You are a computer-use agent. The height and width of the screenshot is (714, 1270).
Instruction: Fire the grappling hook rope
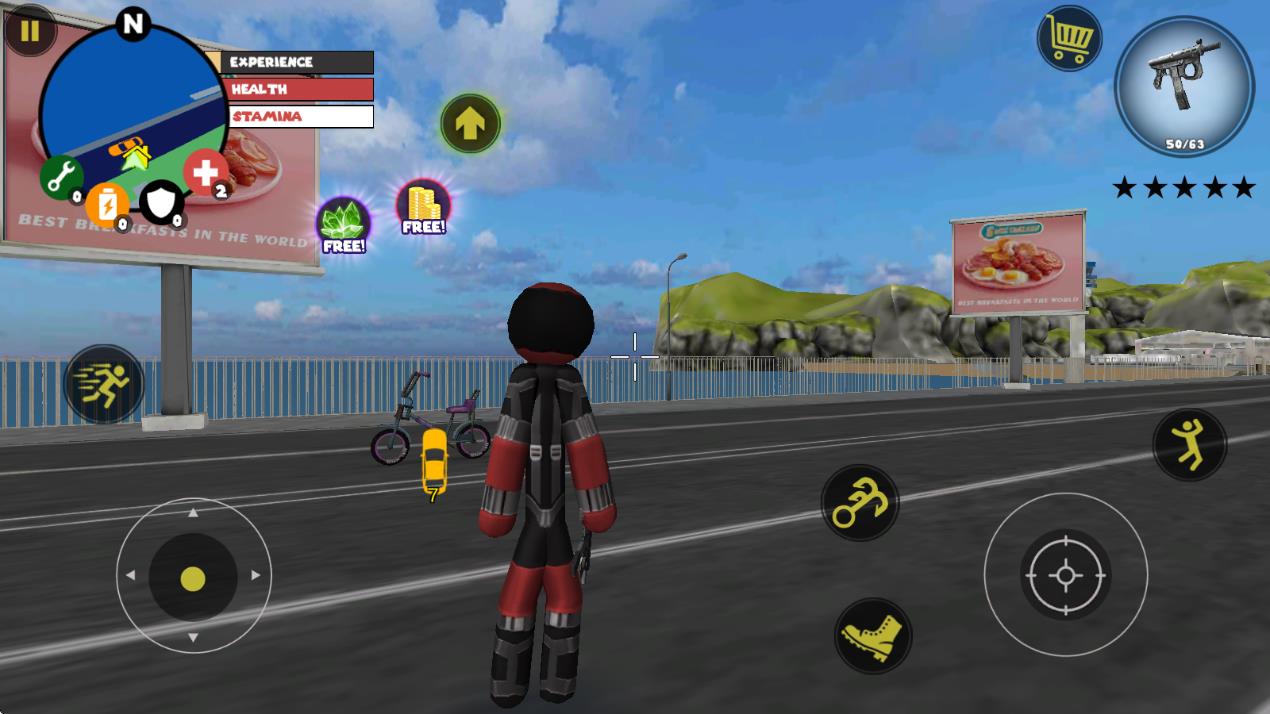click(859, 503)
